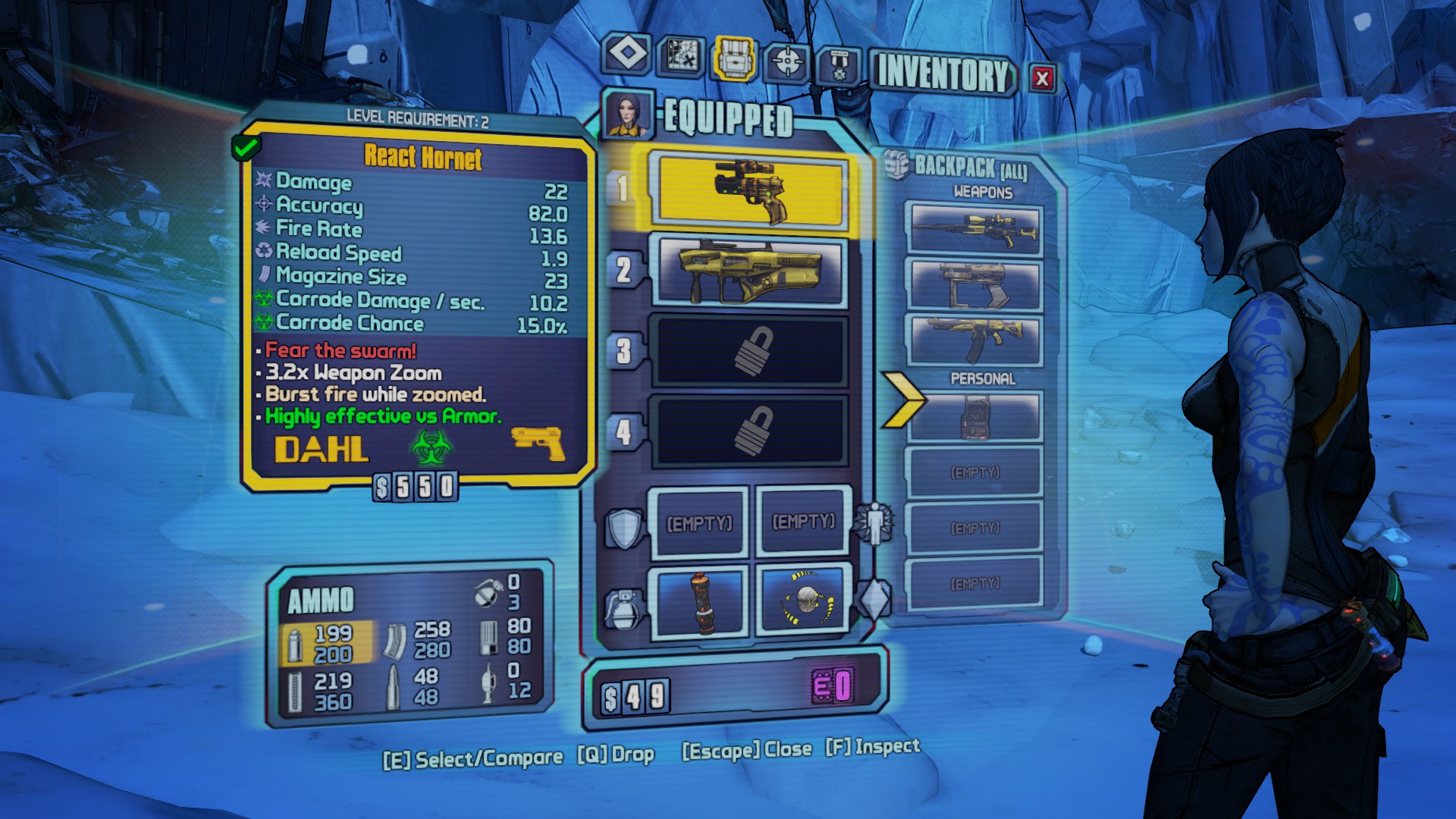Close the inventory with the red X
Screen dimensions: 1456x819
[x=1042, y=77]
